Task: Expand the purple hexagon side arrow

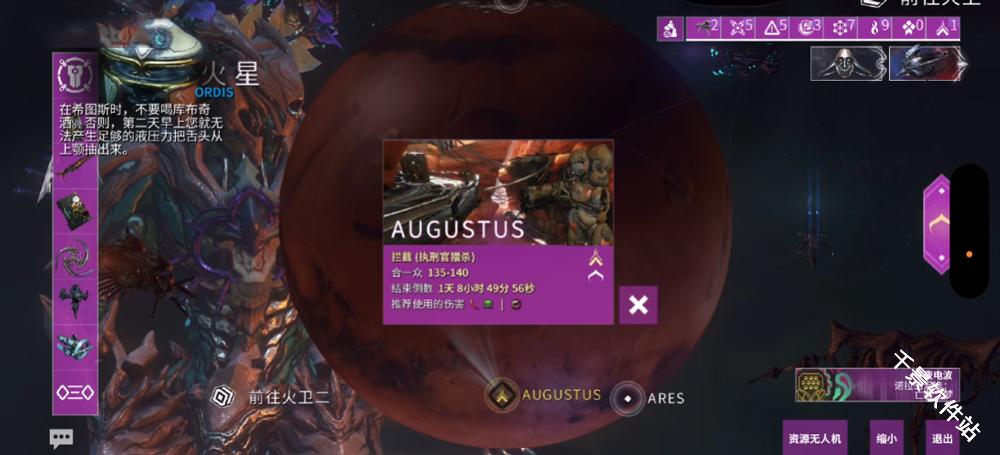Action: click(x=936, y=225)
